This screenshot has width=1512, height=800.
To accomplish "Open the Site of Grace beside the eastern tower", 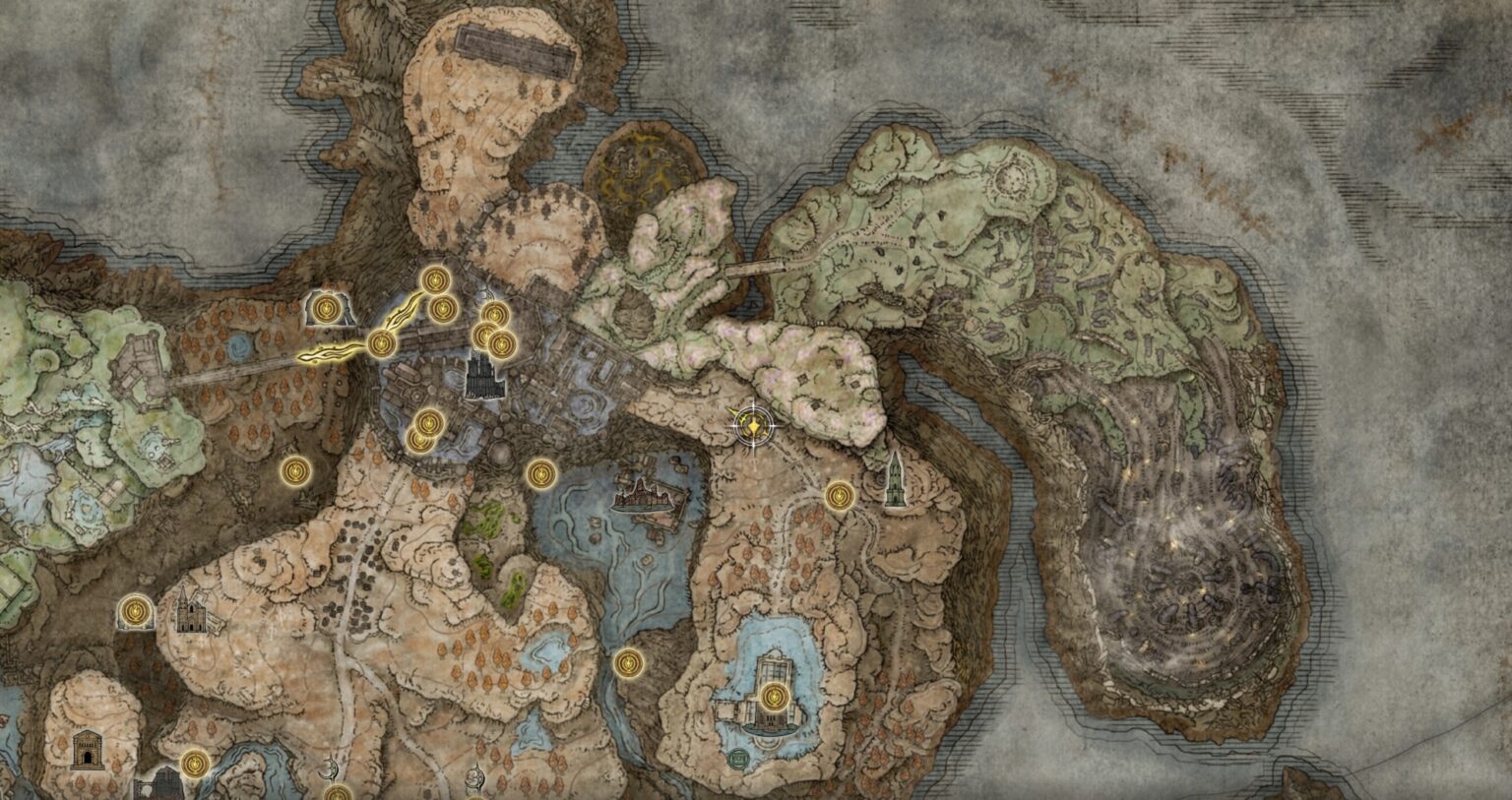I will 840,497.
